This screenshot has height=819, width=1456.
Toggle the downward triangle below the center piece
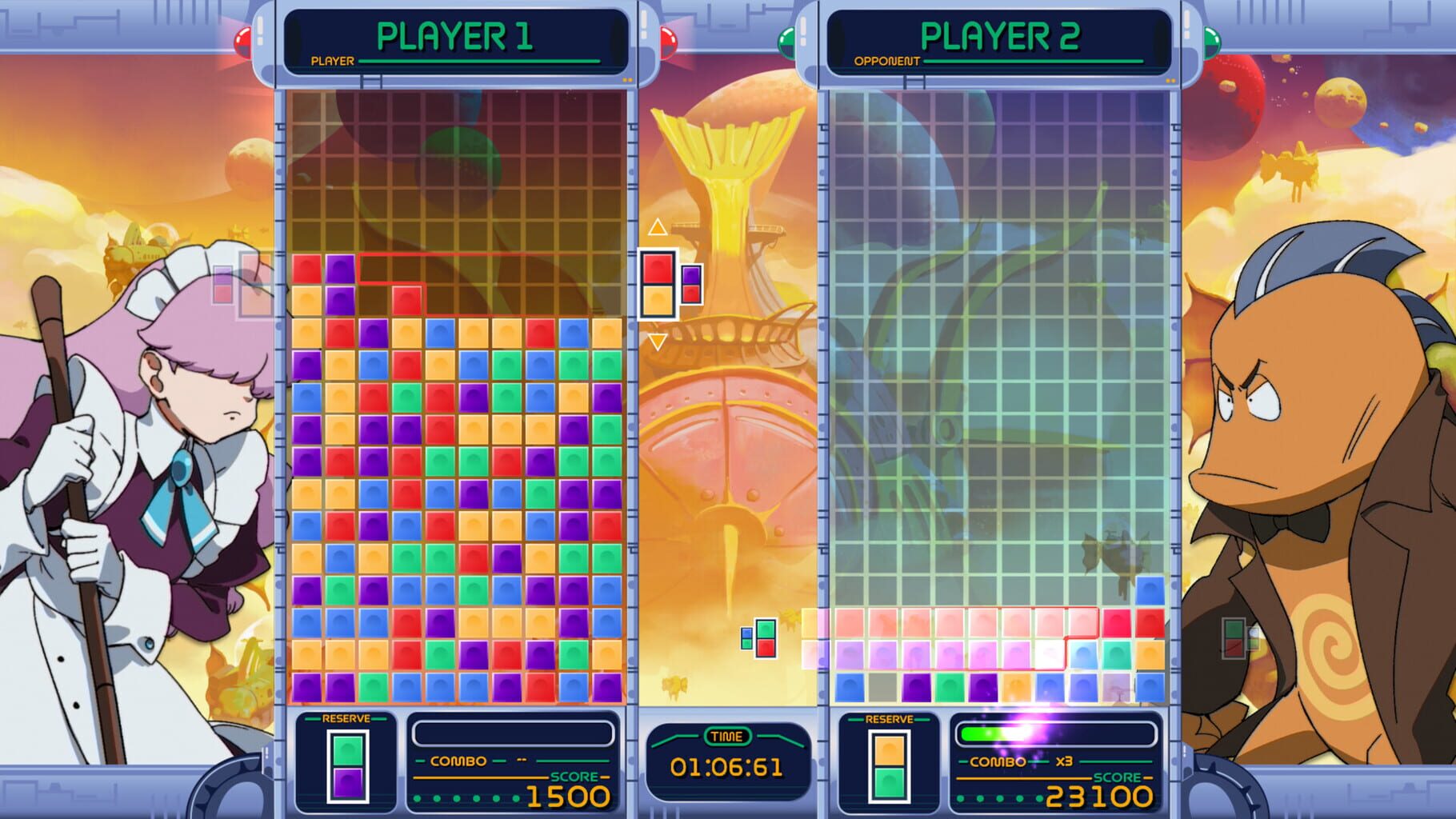(658, 341)
